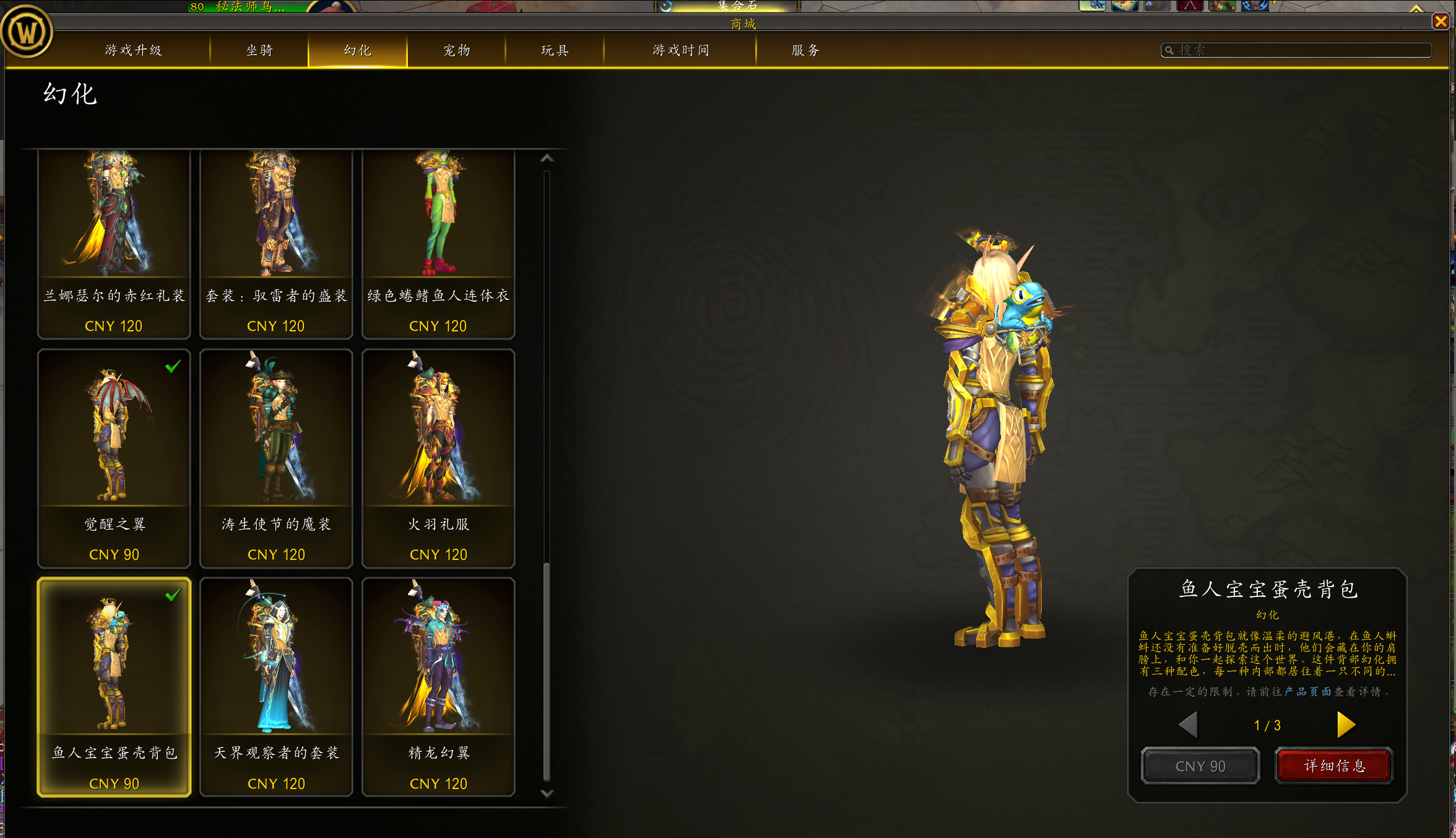Viewport: 1456px width, 838px height.
Task: Show the next color variant arrow
Action: coord(1345,725)
